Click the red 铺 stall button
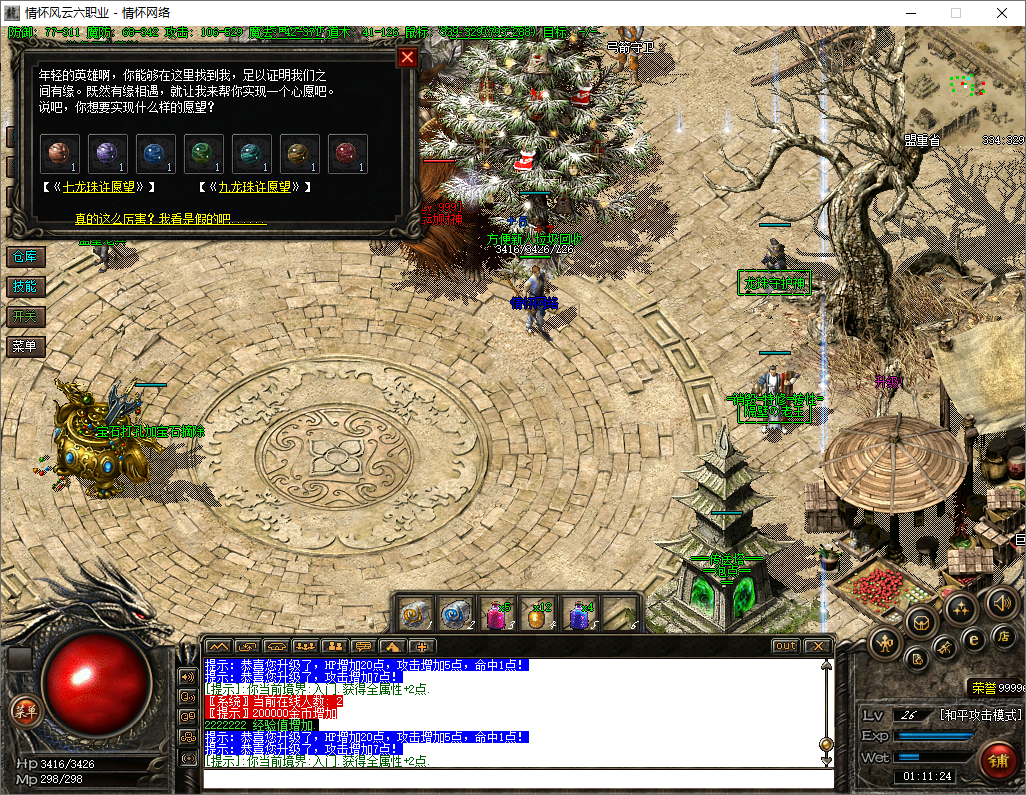 click(998, 757)
